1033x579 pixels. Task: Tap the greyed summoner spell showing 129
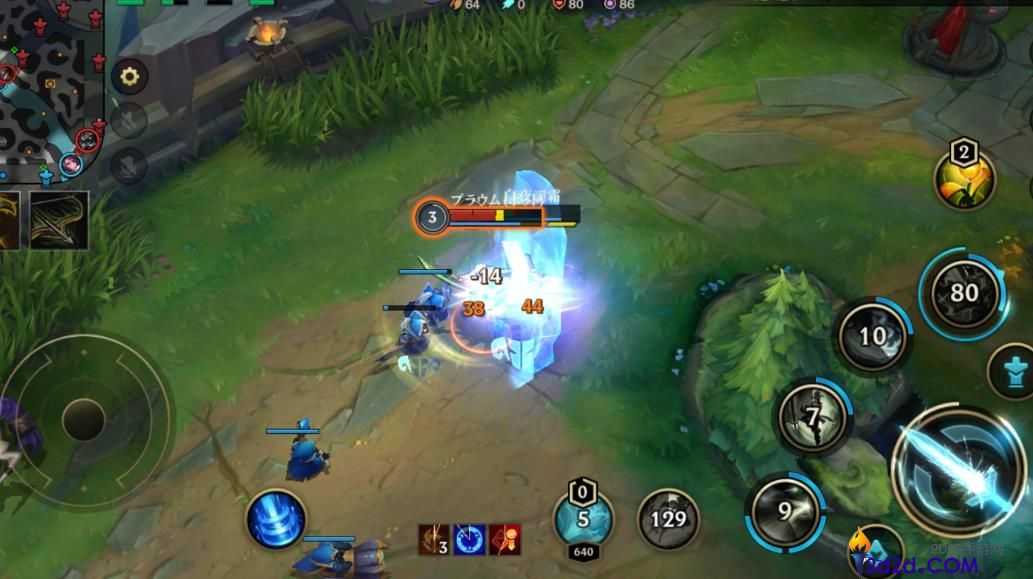668,519
